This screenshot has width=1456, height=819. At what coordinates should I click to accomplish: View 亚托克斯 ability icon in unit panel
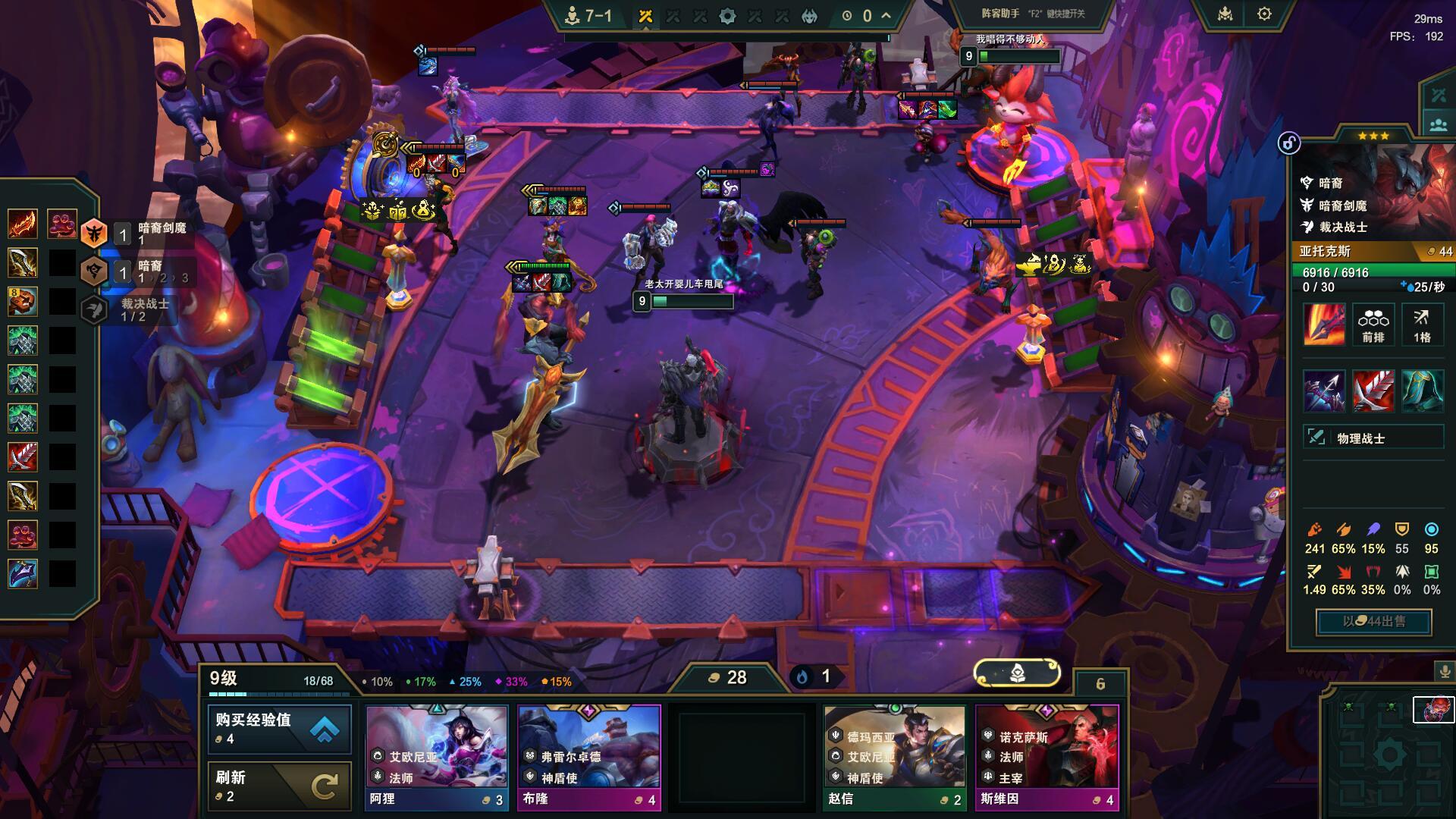(x=1323, y=325)
